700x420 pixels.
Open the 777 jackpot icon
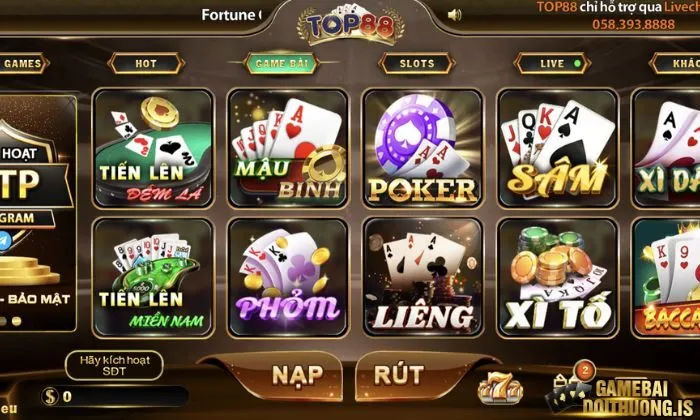pyautogui.click(x=496, y=387)
